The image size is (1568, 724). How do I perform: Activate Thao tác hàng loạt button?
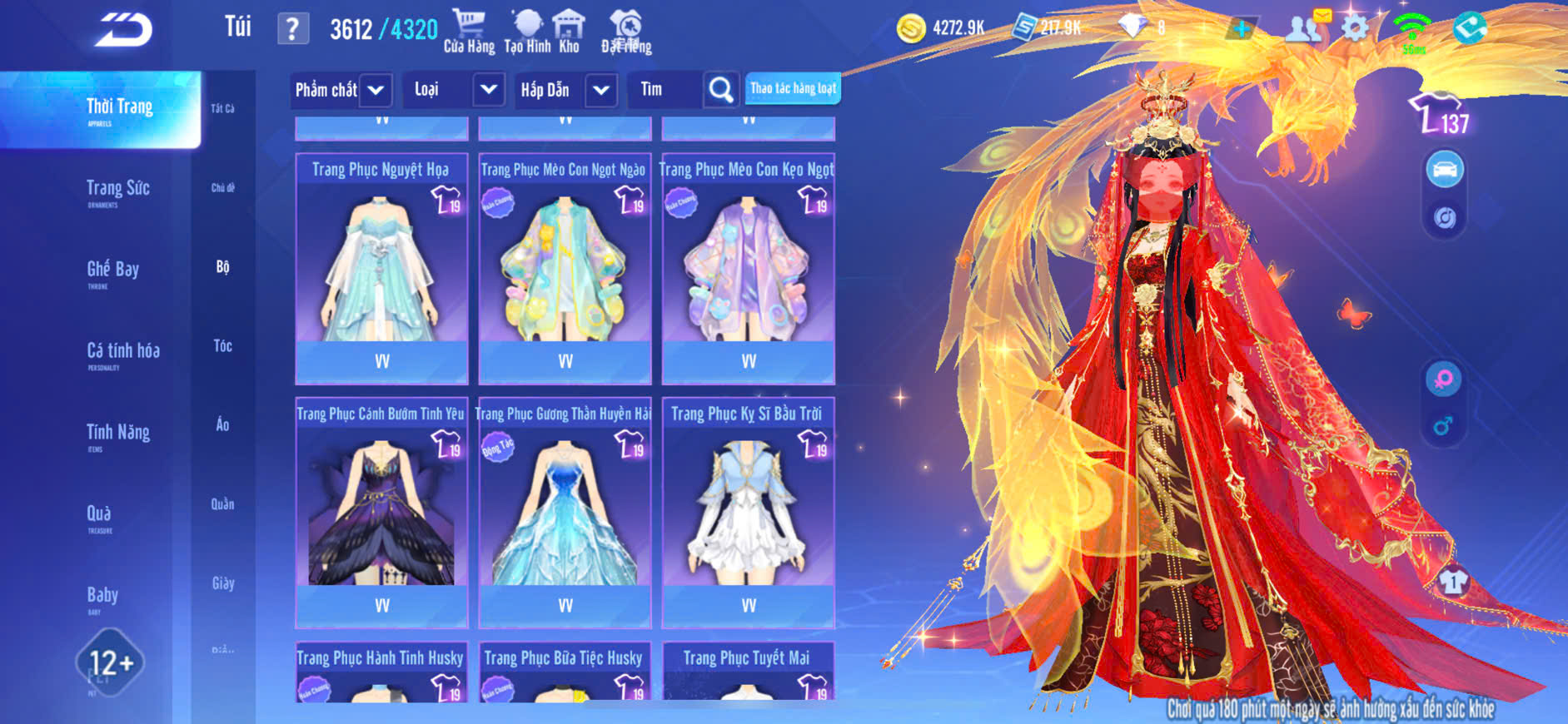pos(793,88)
